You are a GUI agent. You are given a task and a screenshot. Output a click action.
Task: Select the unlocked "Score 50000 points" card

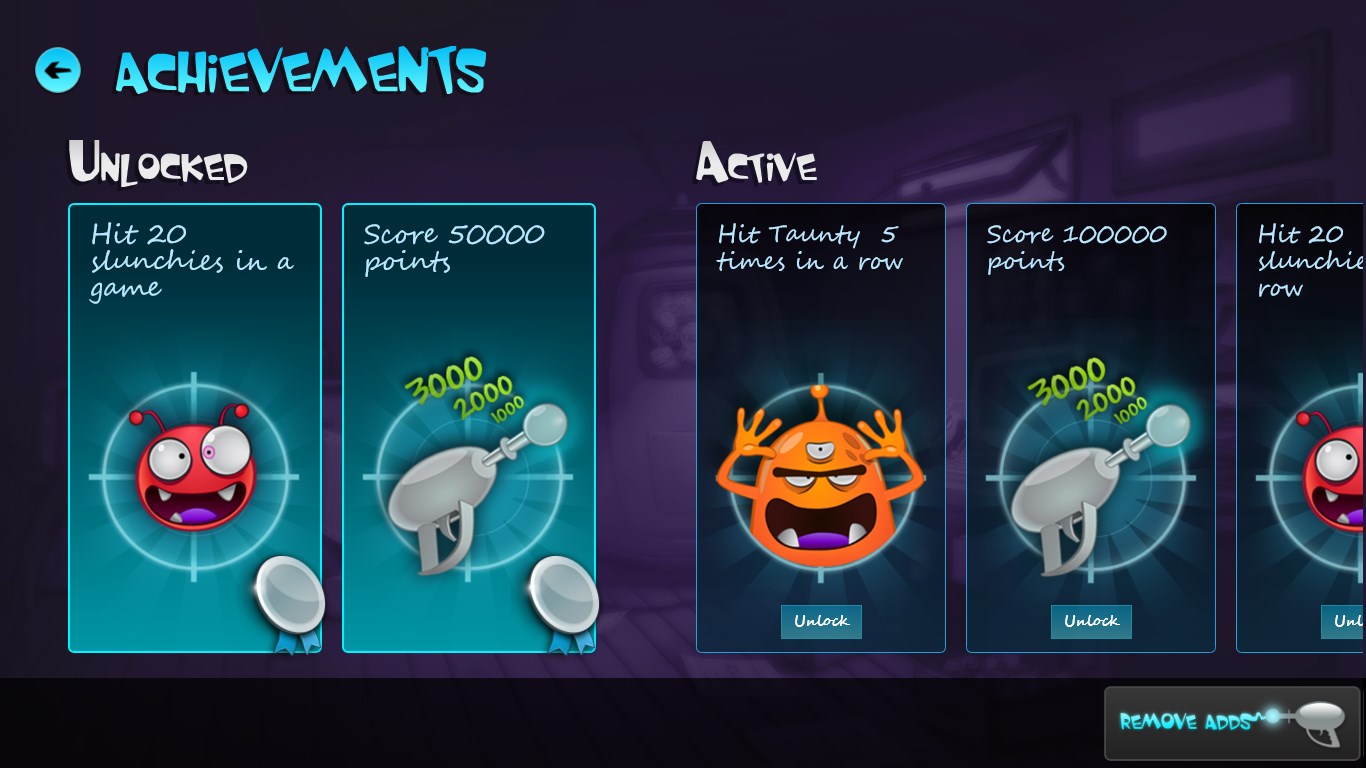click(x=469, y=428)
